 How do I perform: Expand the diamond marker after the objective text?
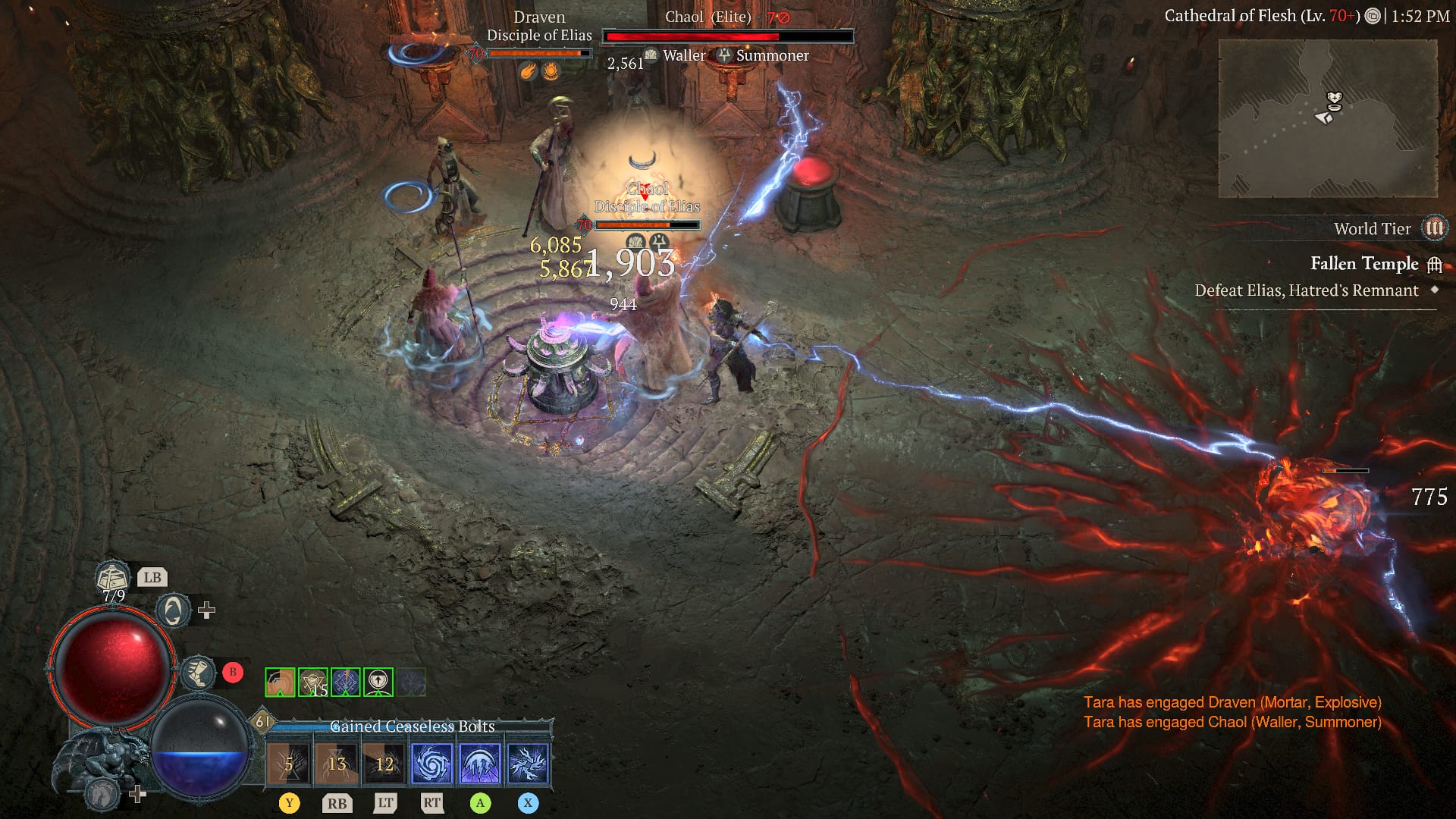click(x=1436, y=290)
